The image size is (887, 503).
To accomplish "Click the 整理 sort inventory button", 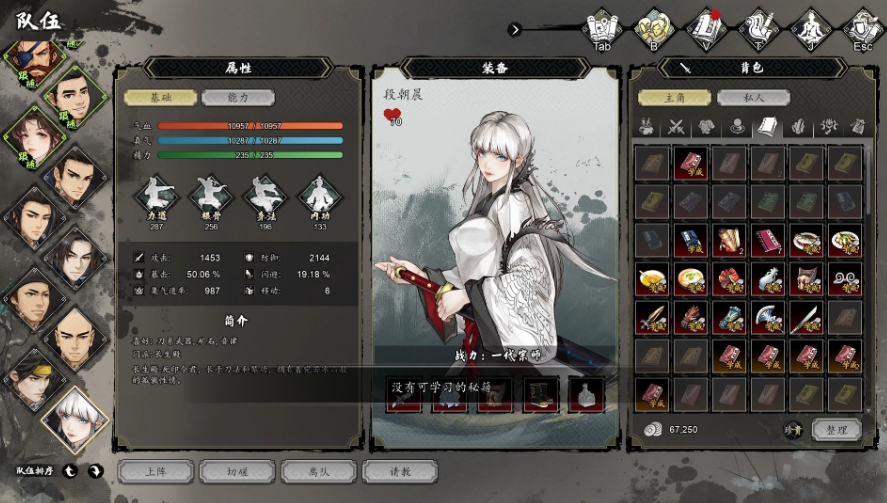I will tap(836, 430).
